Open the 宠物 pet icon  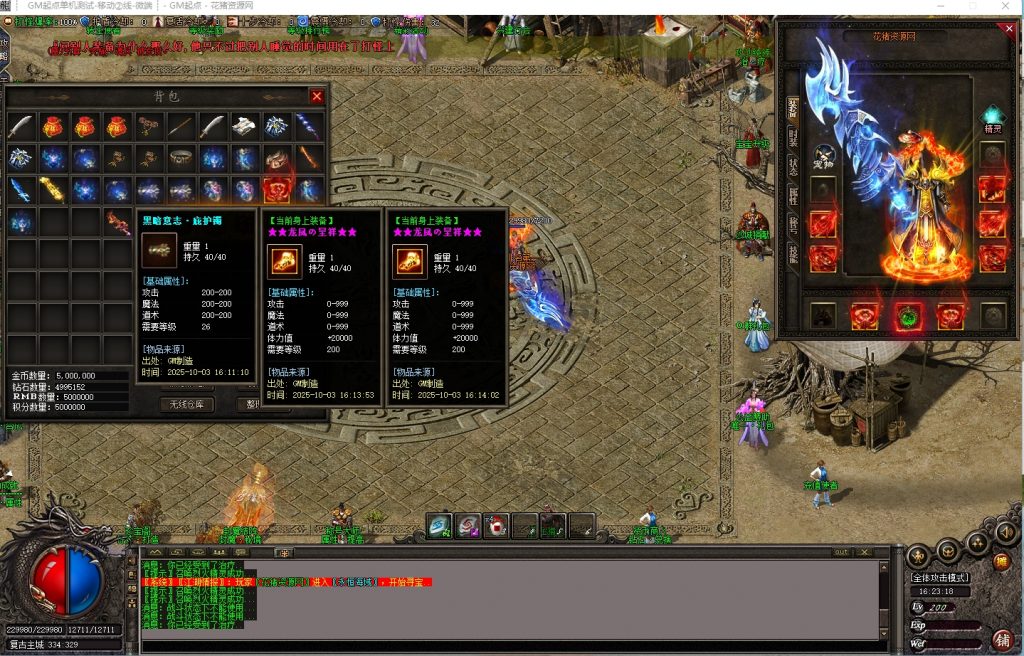pos(825,156)
